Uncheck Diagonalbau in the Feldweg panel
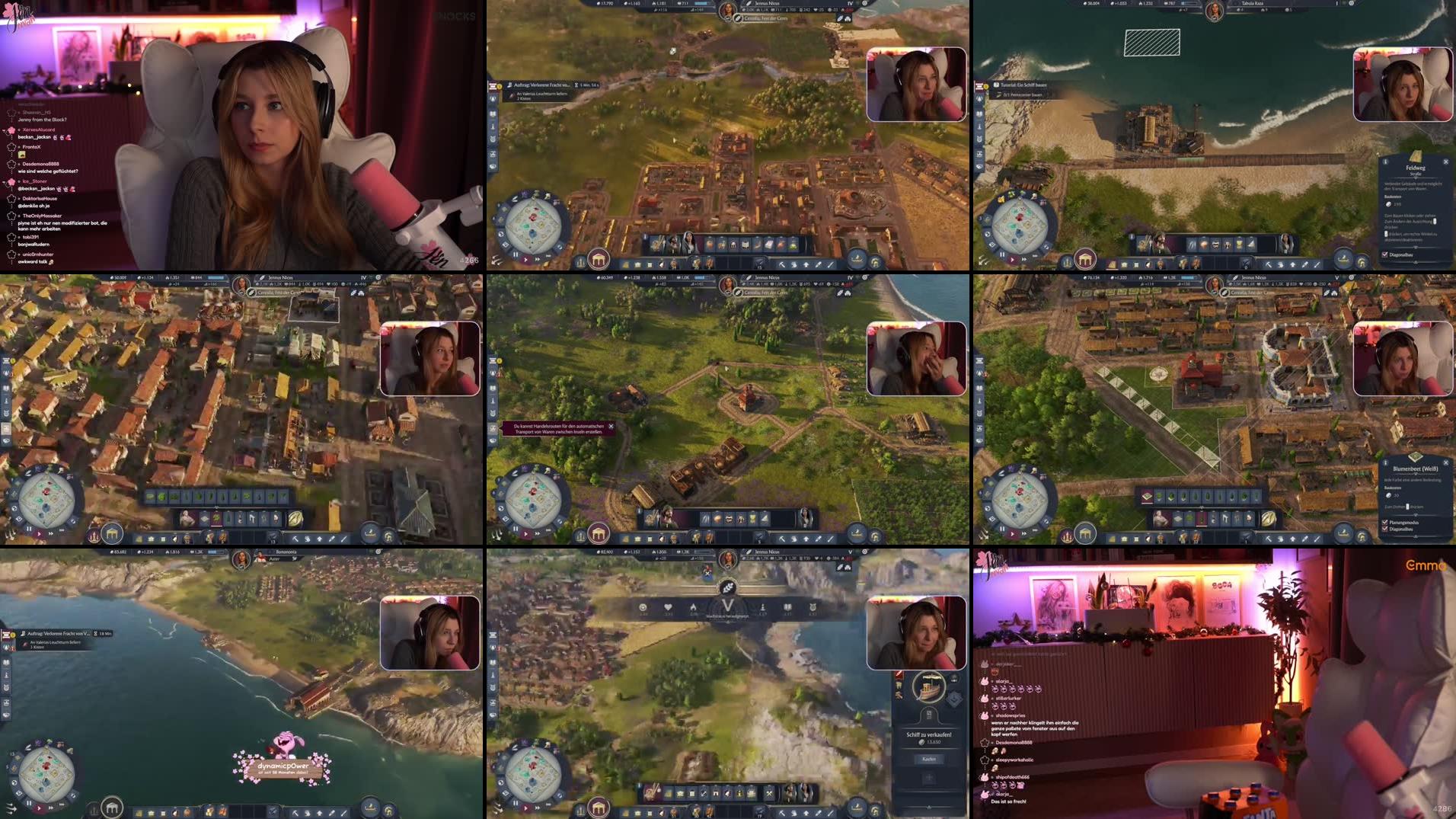The height and width of the screenshot is (819, 1456). pyautogui.click(x=1385, y=254)
